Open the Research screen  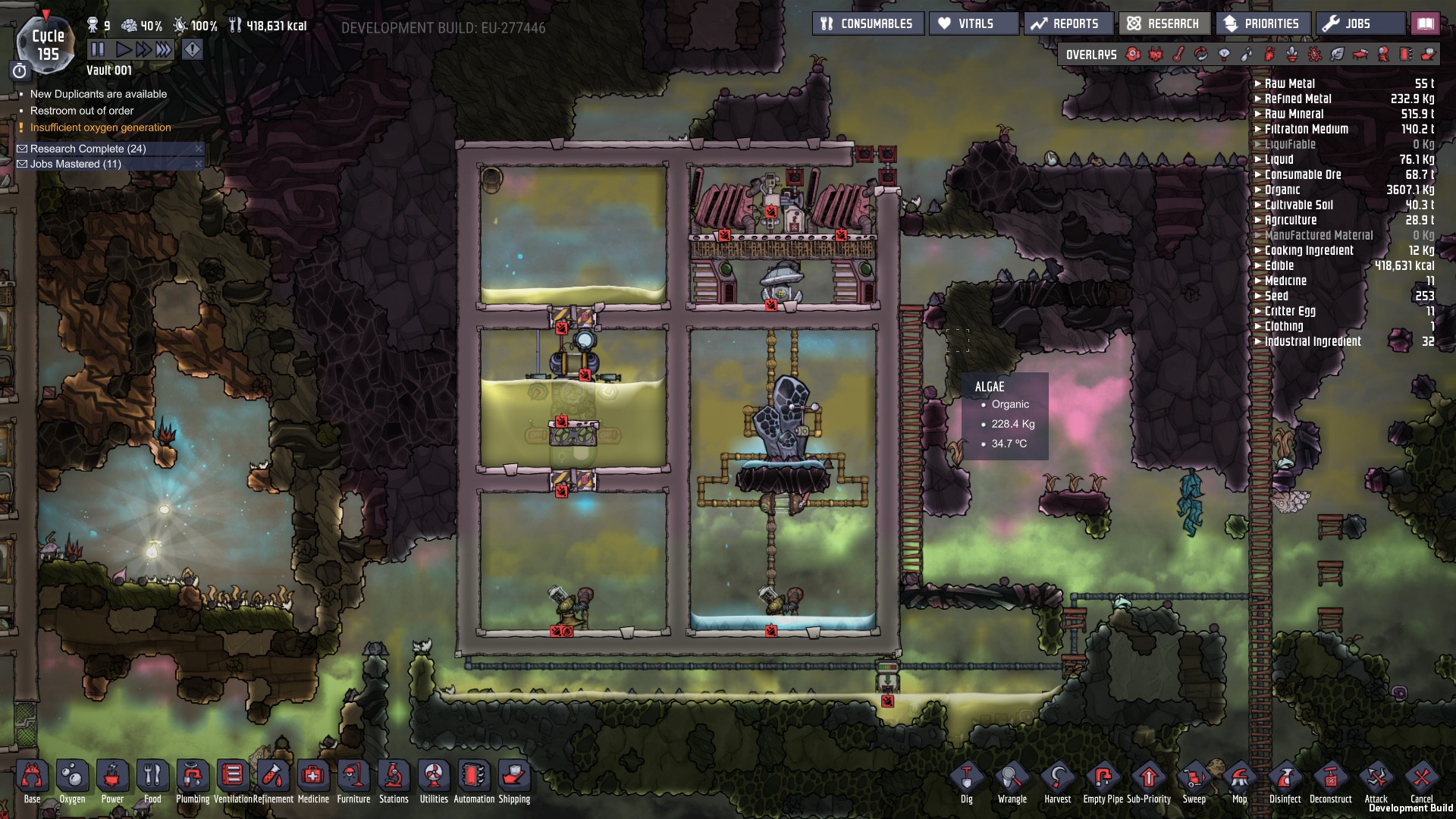point(1164,24)
